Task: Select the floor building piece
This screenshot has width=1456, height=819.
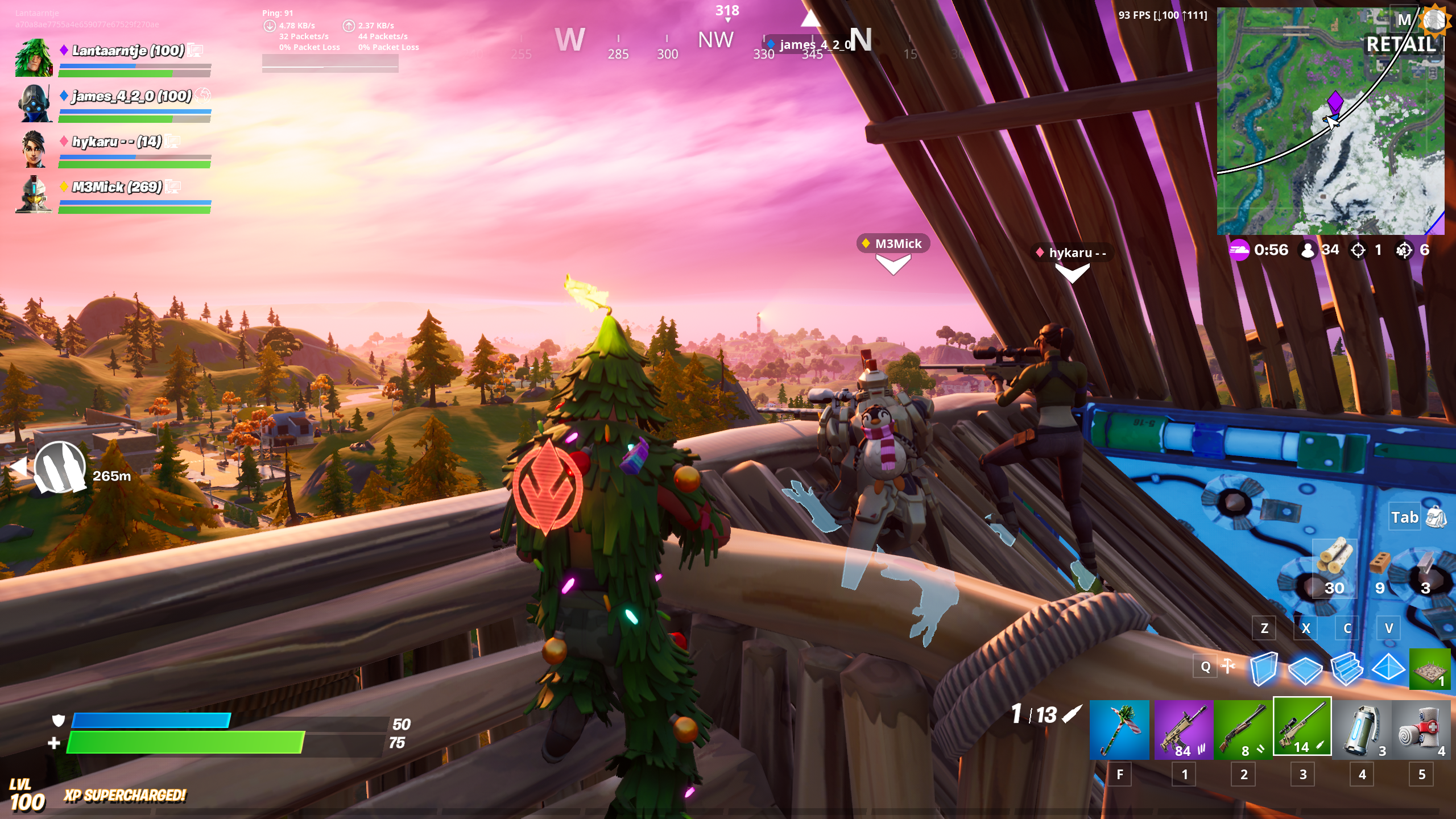Action: click(1305, 669)
